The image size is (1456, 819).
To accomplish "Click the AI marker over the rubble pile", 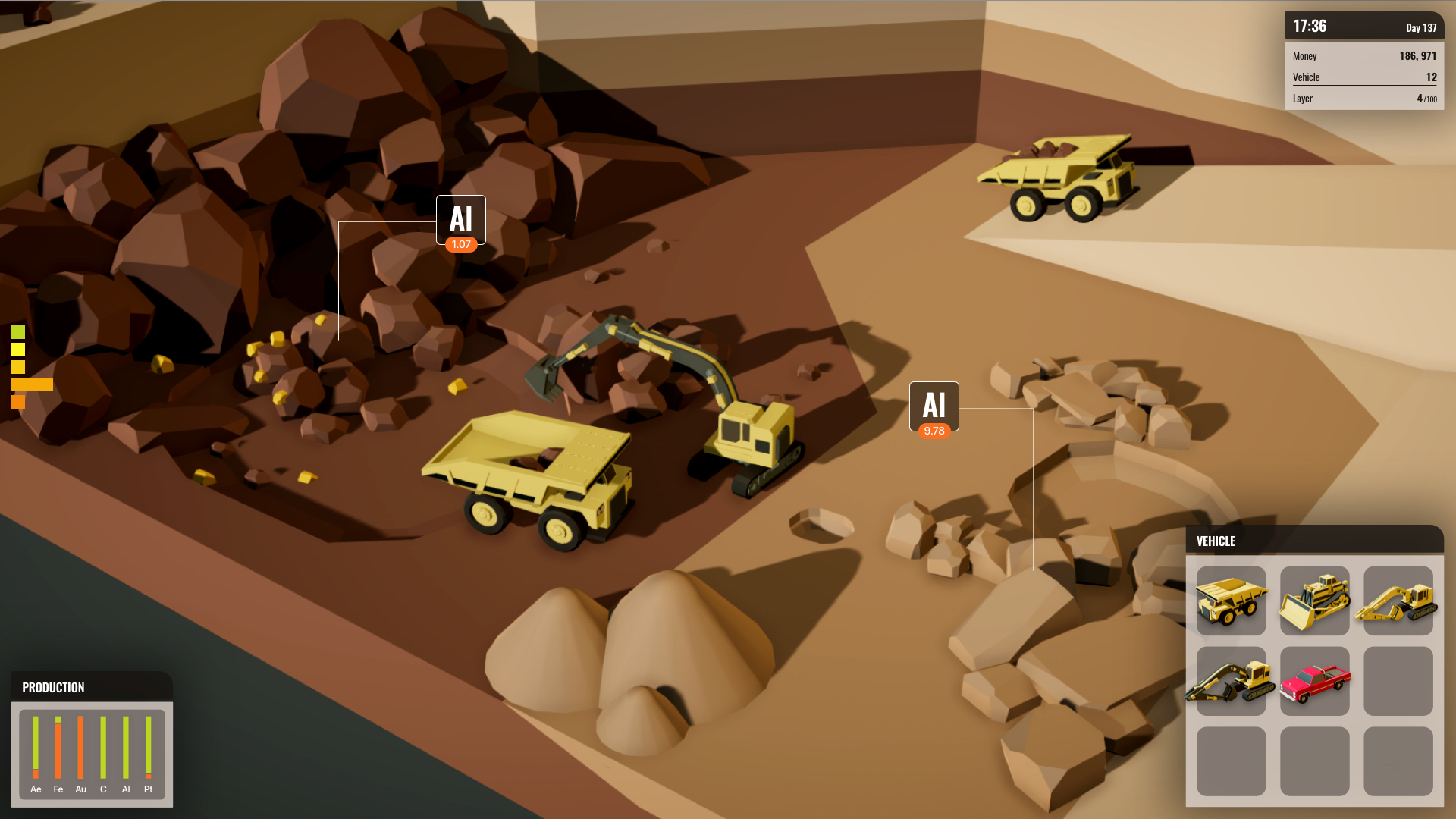I will (x=934, y=406).
